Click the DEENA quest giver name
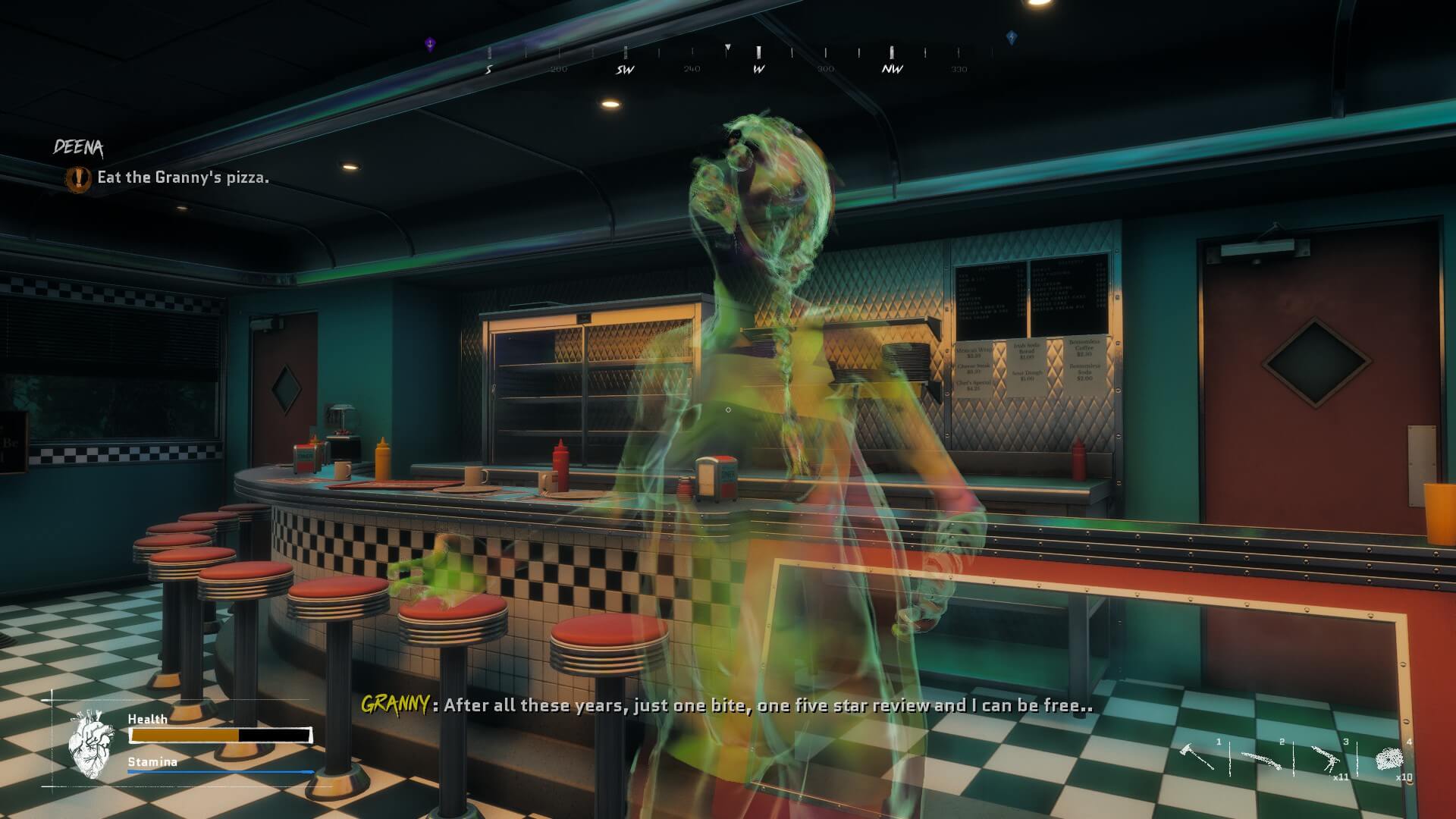 (80, 146)
